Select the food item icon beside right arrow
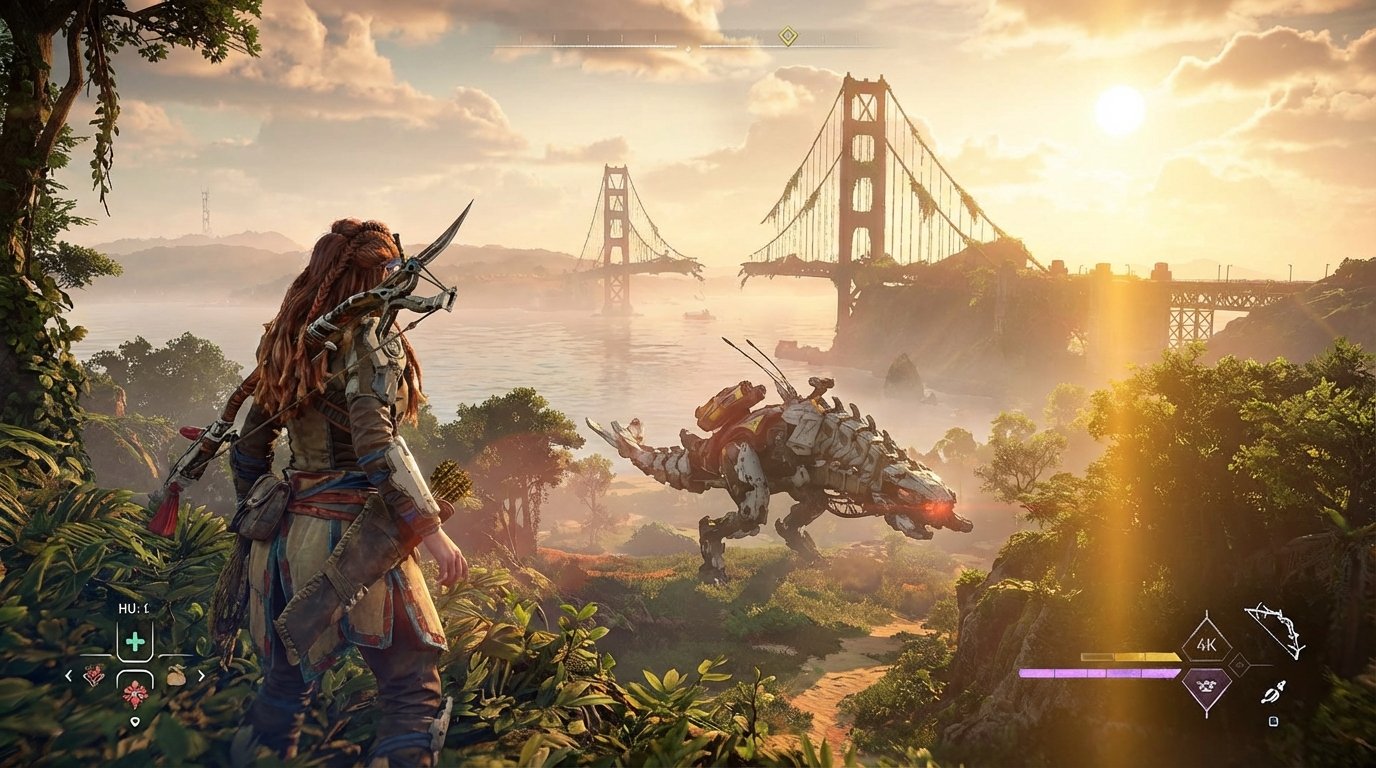The image size is (1376, 768). [177, 676]
